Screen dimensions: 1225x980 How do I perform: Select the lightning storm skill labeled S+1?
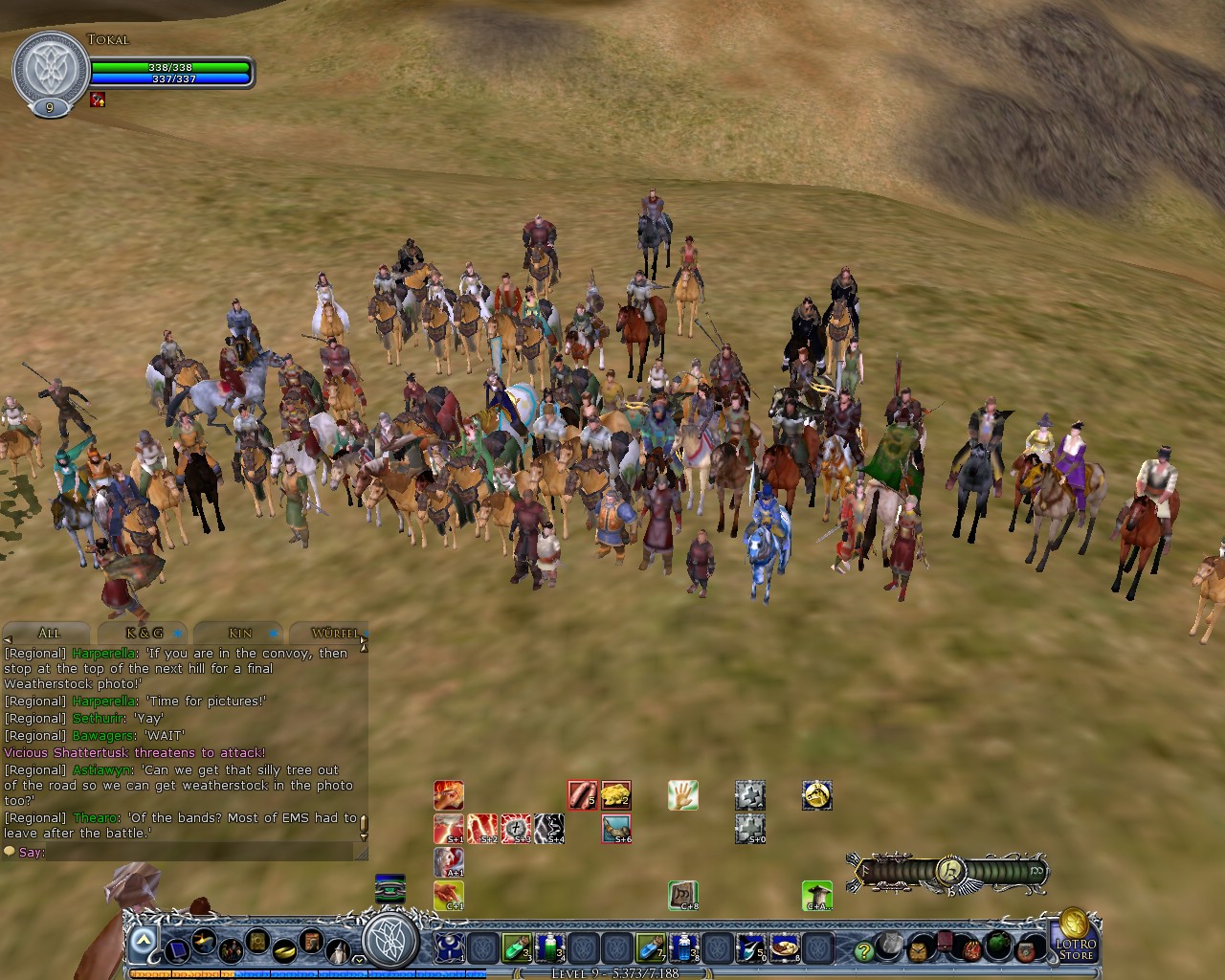pyautogui.click(x=449, y=828)
